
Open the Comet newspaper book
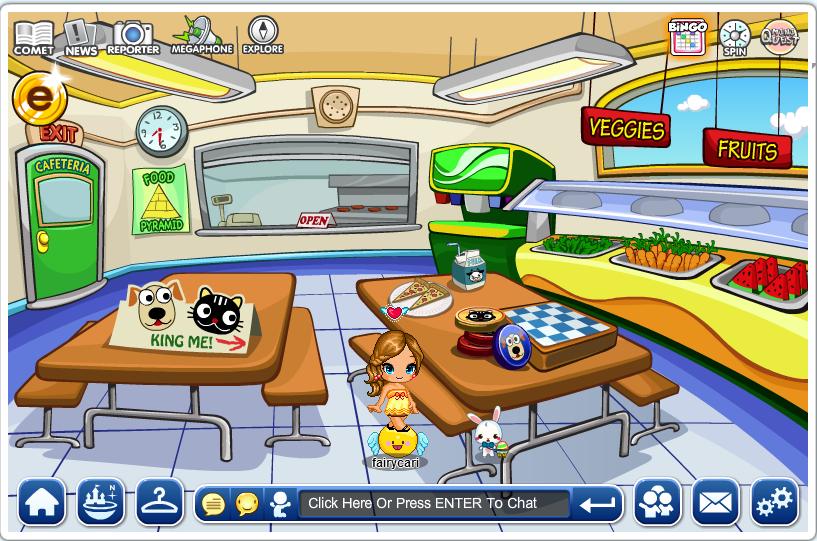coord(33,38)
